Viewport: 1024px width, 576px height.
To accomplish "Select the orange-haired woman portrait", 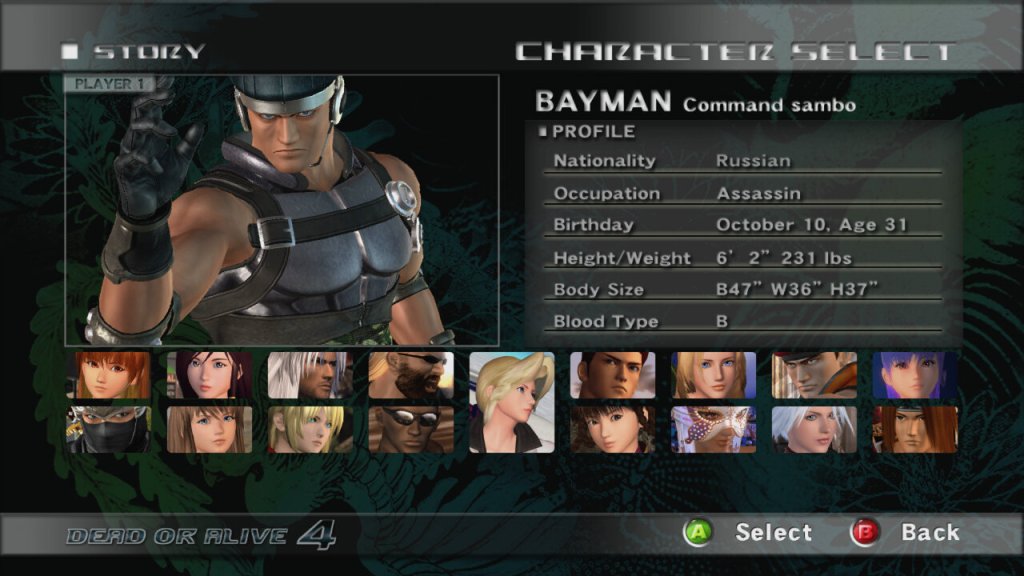I will pos(108,375).
